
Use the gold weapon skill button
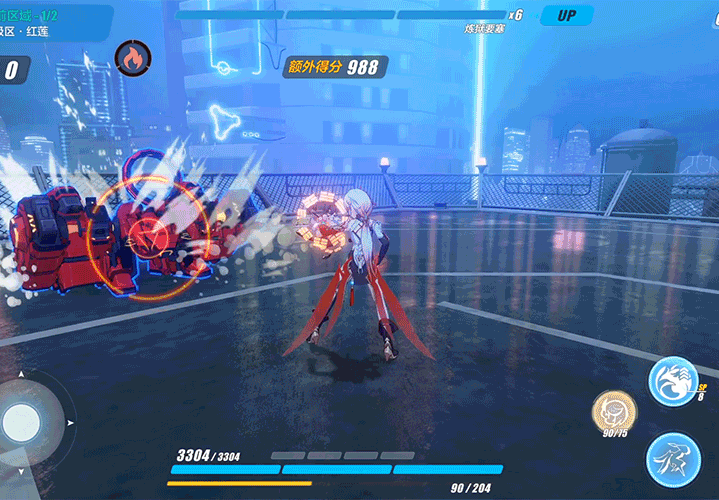(614, 410)
